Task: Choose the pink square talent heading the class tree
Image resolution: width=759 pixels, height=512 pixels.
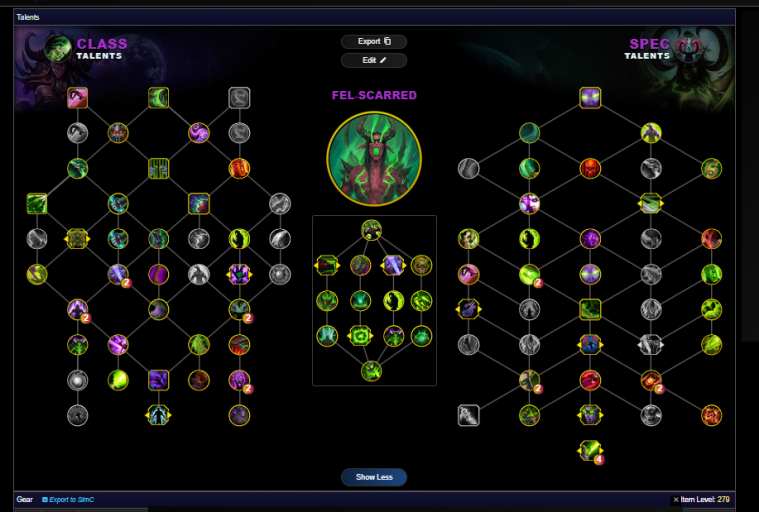Action: [78, 97]
